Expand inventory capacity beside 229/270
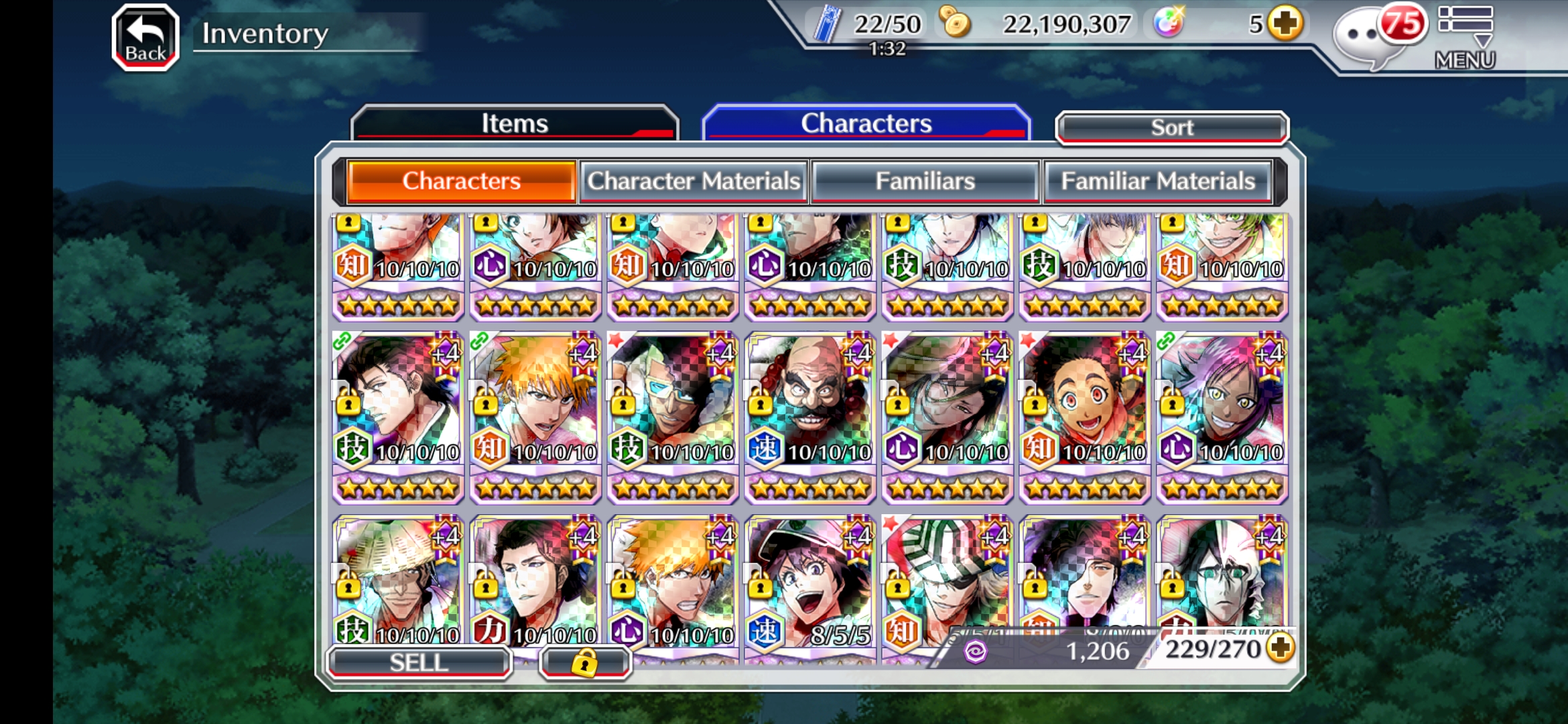The width and height of the screenshot is (1568, 724). click(x=1281, y=648)
